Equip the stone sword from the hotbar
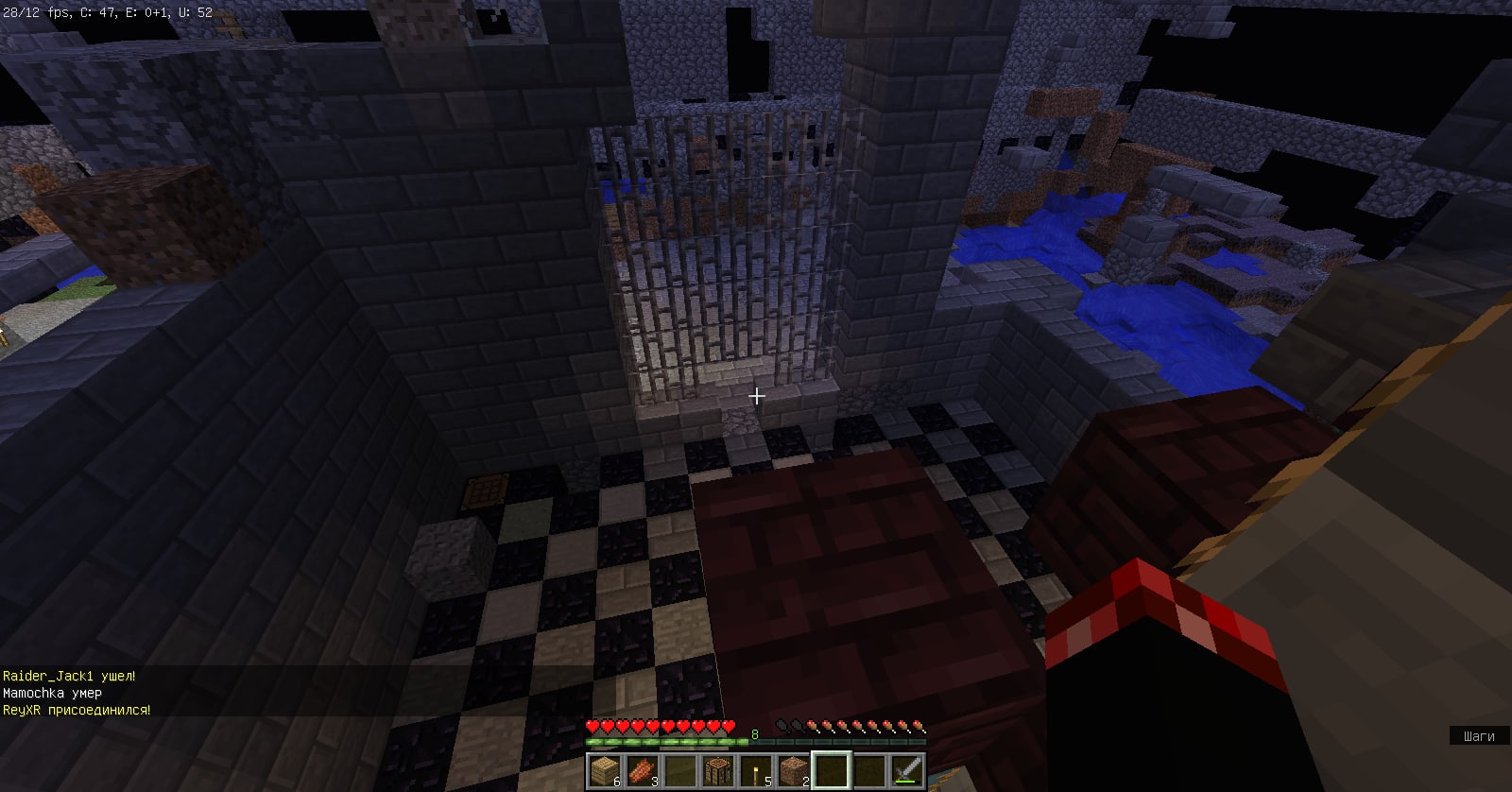The height and width of the screenshot is (792, 1512). pyautogui.click(x=907, y=771)
